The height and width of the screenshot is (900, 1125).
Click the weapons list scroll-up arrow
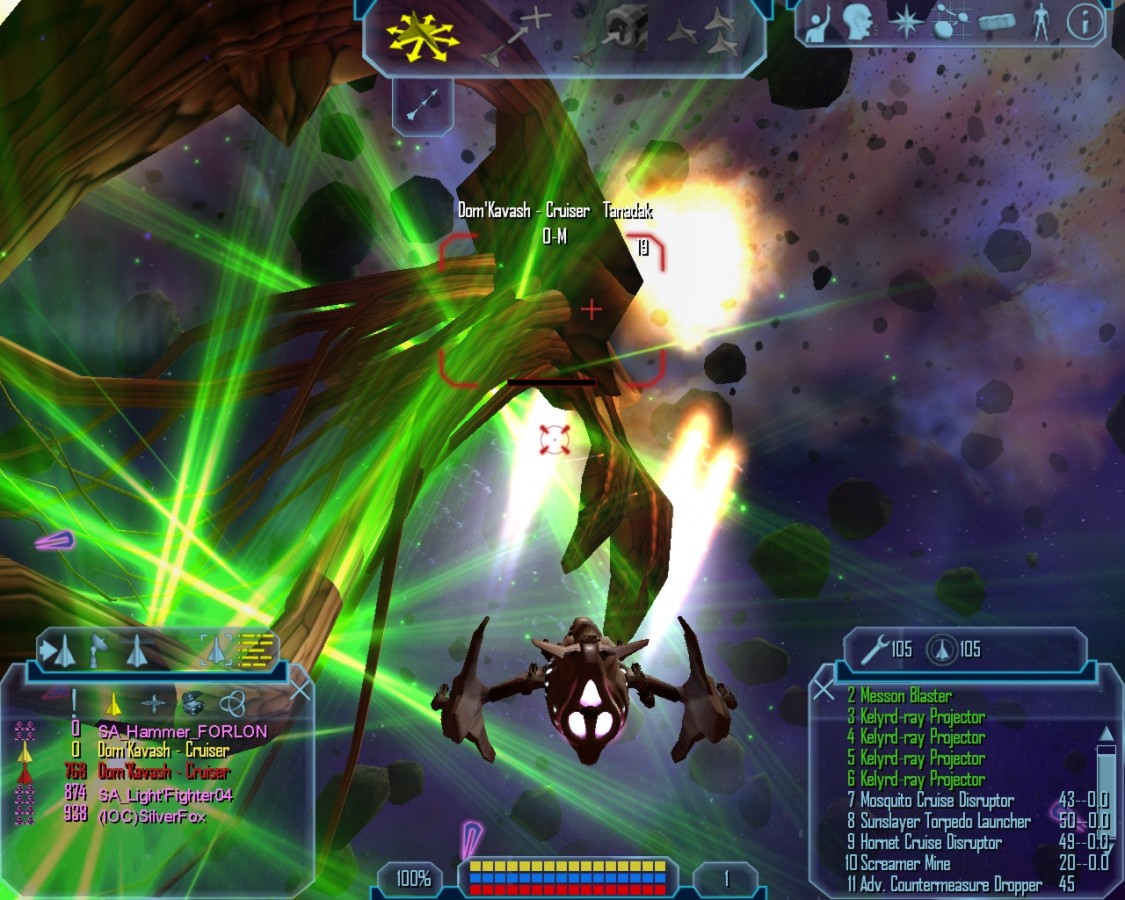pyautogui.click(x=1105, y=734)
